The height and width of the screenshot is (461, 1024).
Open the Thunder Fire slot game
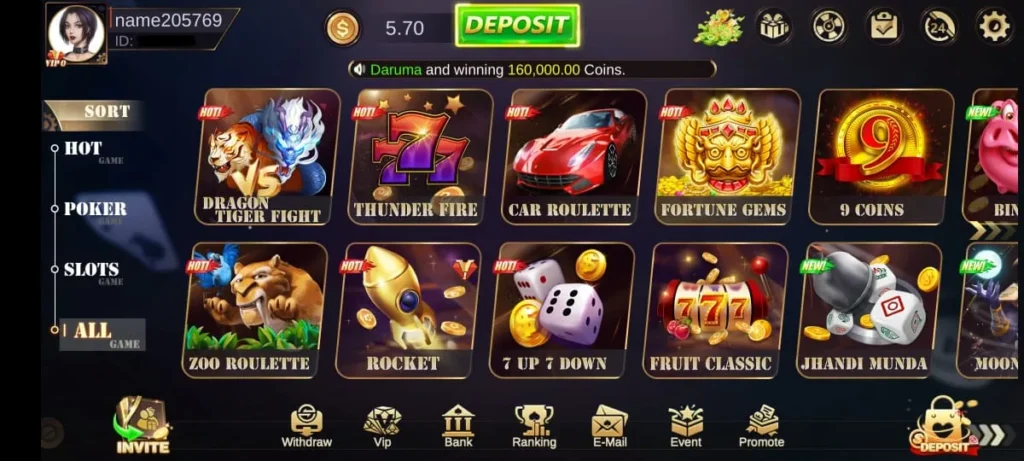tap(418, 156)
